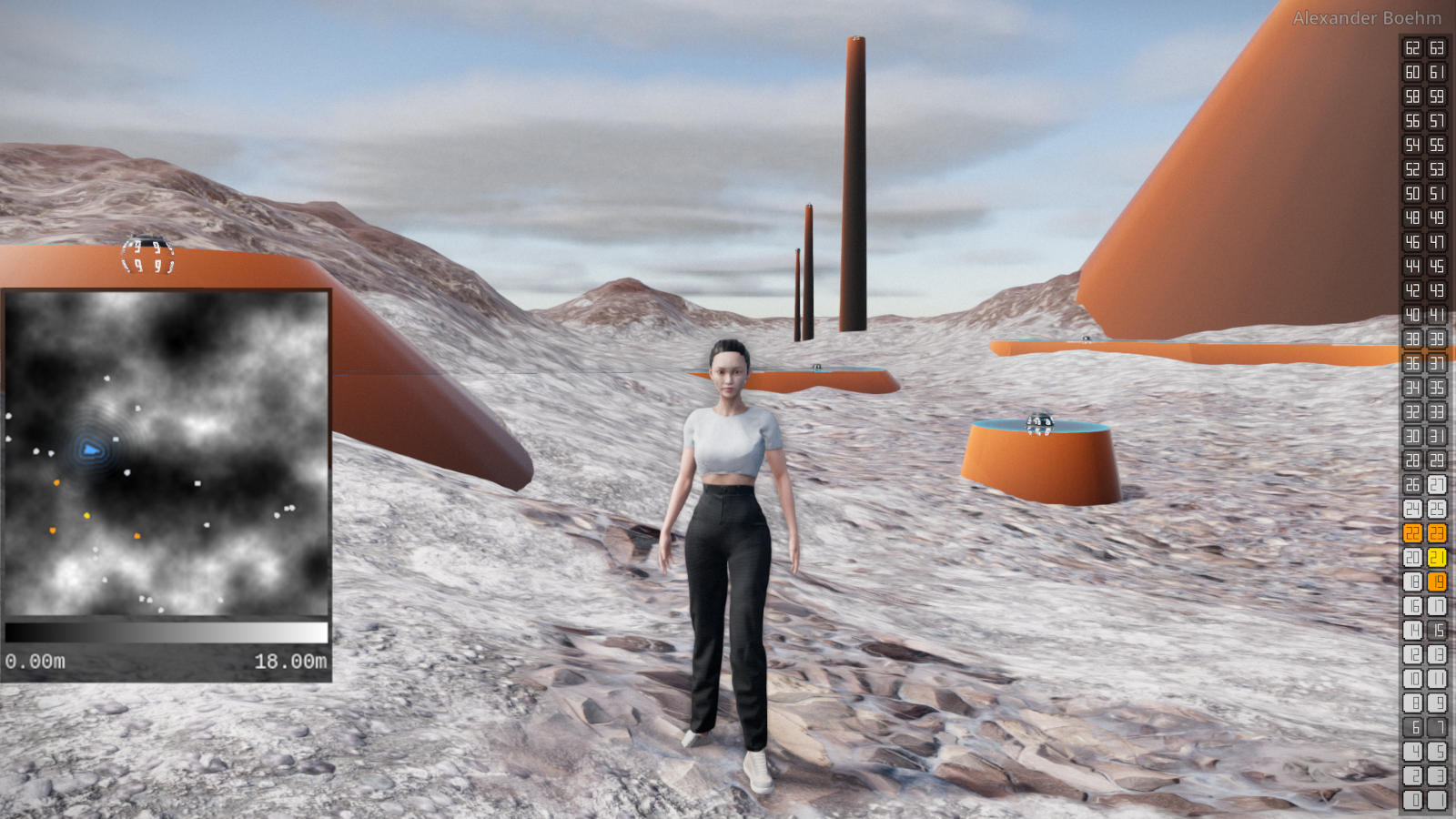Select the white tile numbered 24
This screenshot has width=1456, height=819.
click(x=1412, y=509)
